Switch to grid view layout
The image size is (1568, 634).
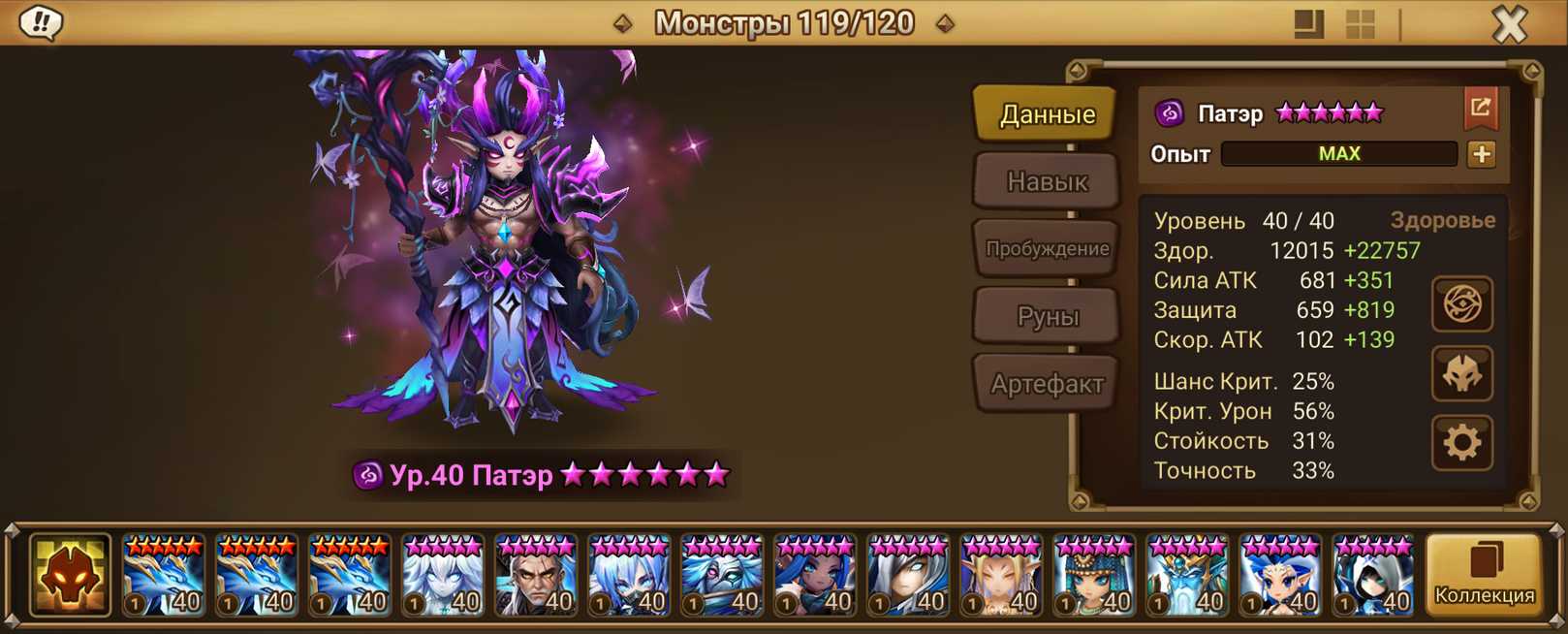1361,24
